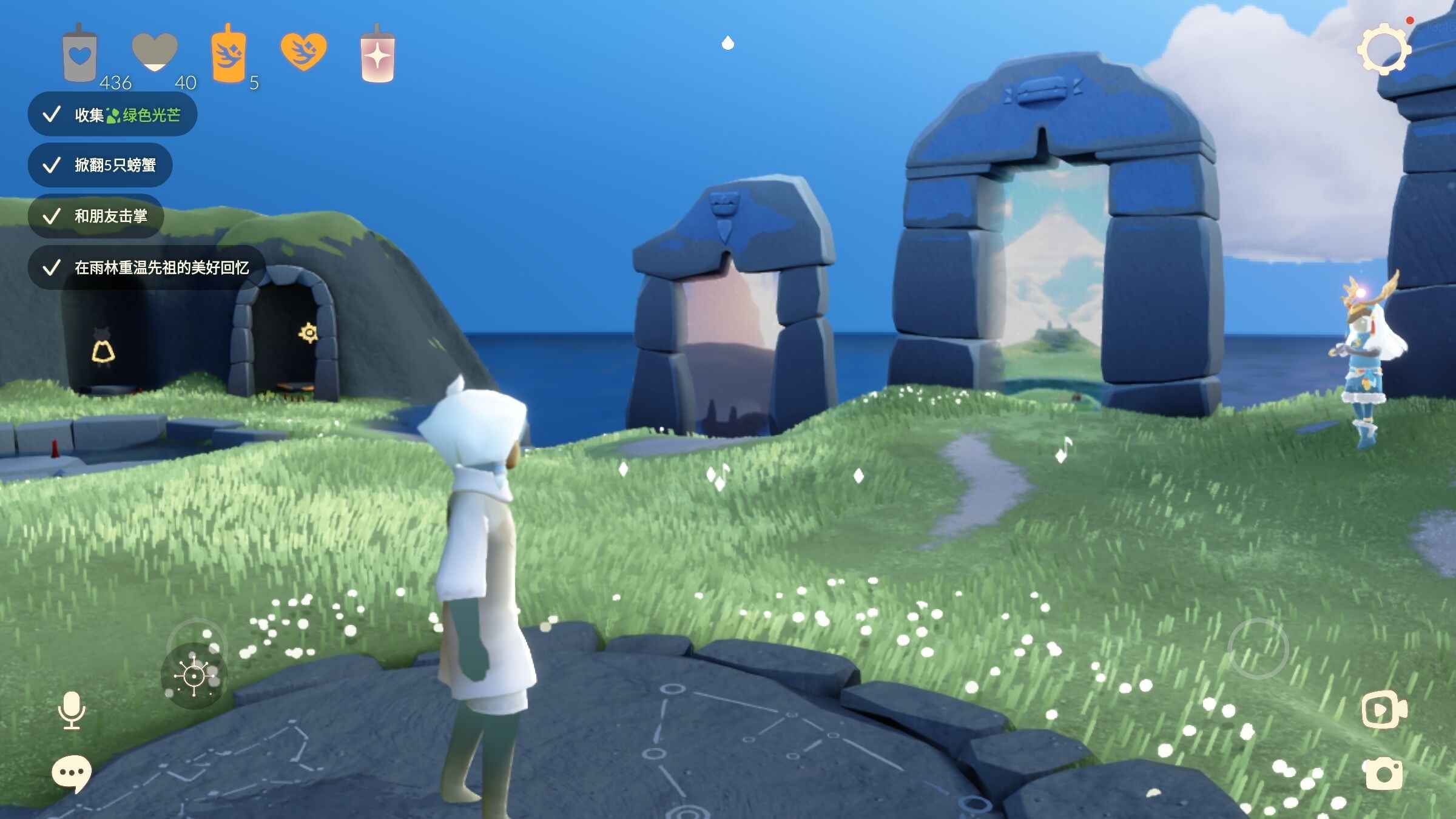The image size is (1456, 819).
Task: Select the pink ascended candle icon
Action: [377, 56]
